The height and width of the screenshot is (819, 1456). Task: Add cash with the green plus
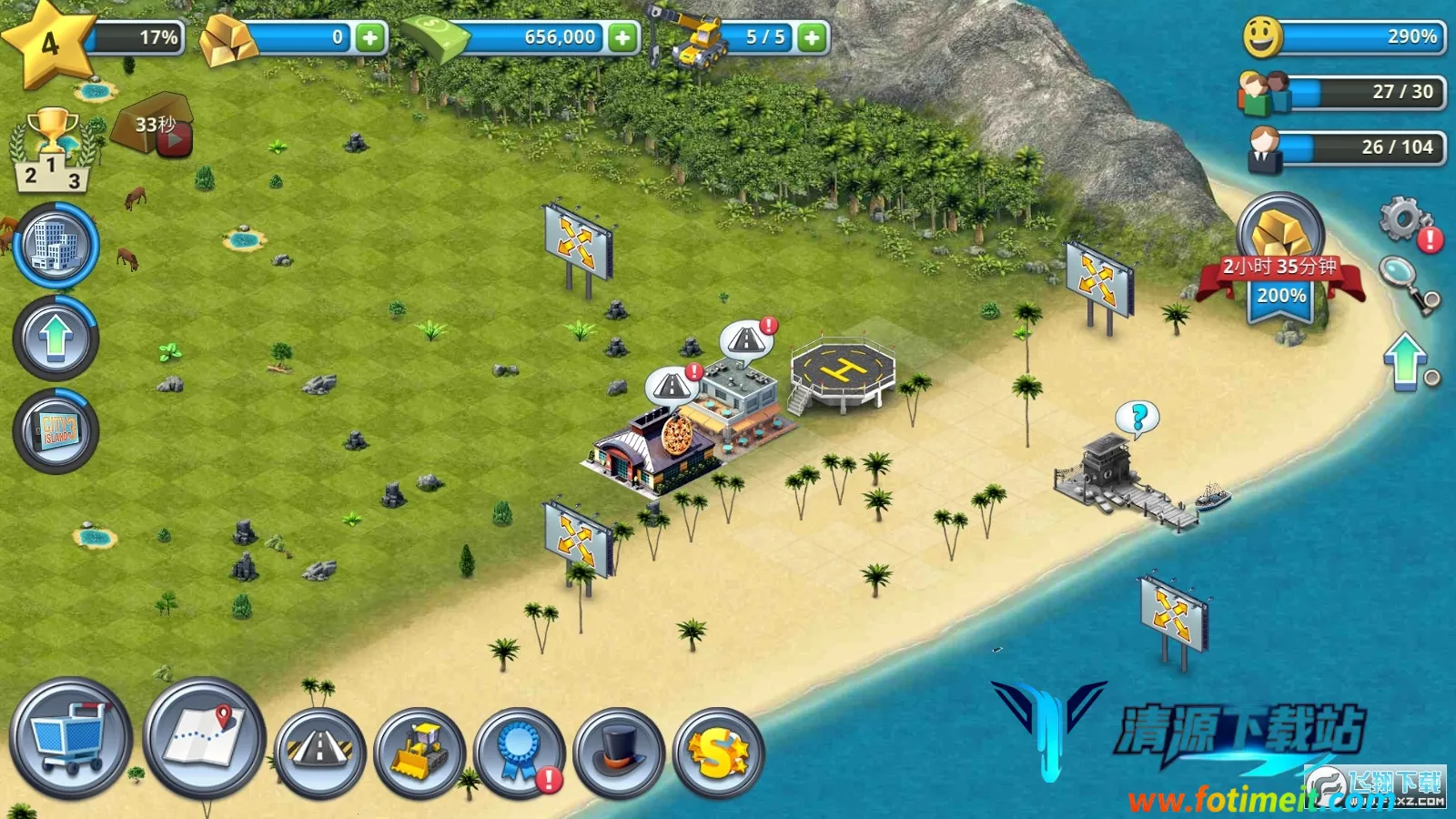(622, 37)
